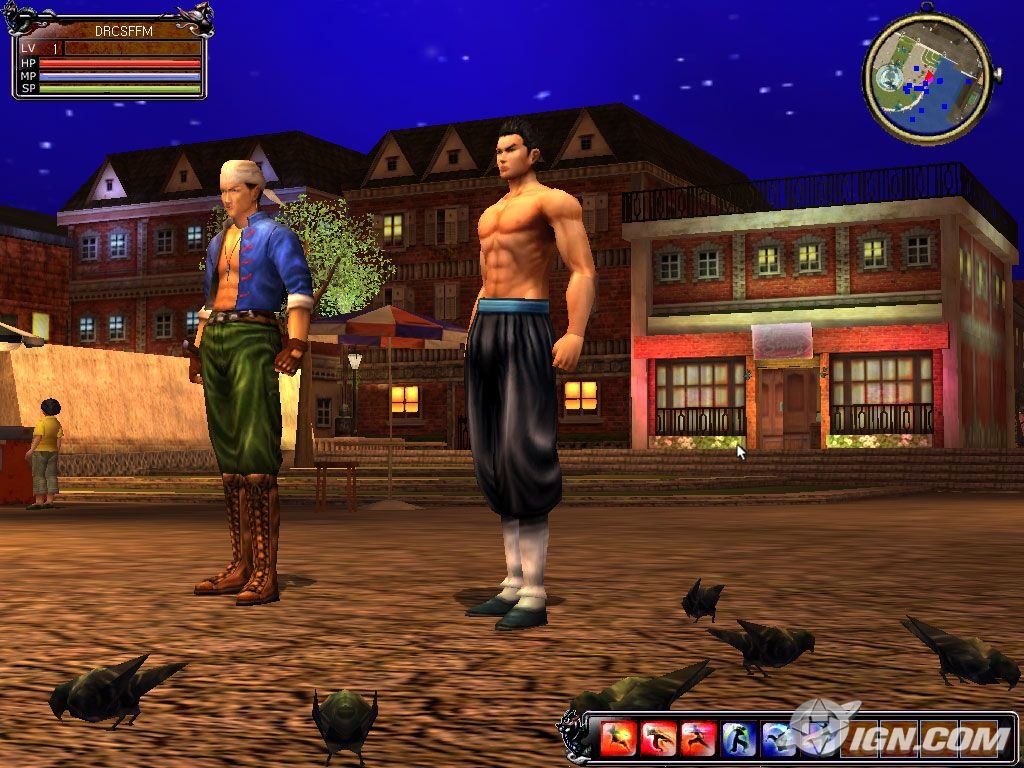Click the silver knob on the minimap frame
The height and width of the screenshot is (768, 1024).
(x=996, y=72)
